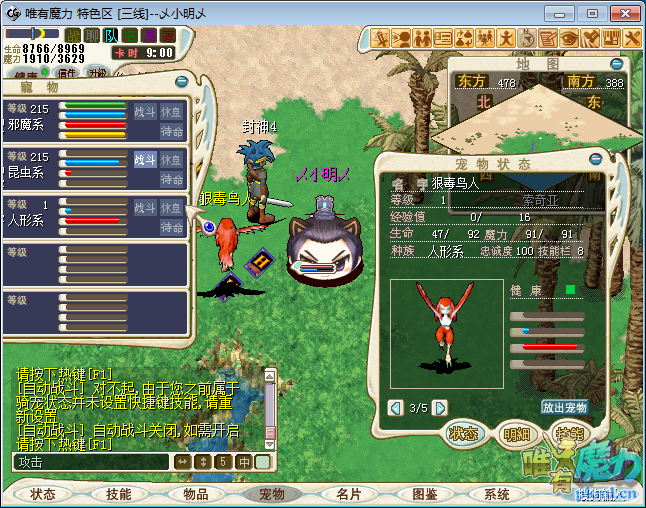646x508 pixels.
Task: Set the 邪魔系 pet to 战斗
Action: 145,111
